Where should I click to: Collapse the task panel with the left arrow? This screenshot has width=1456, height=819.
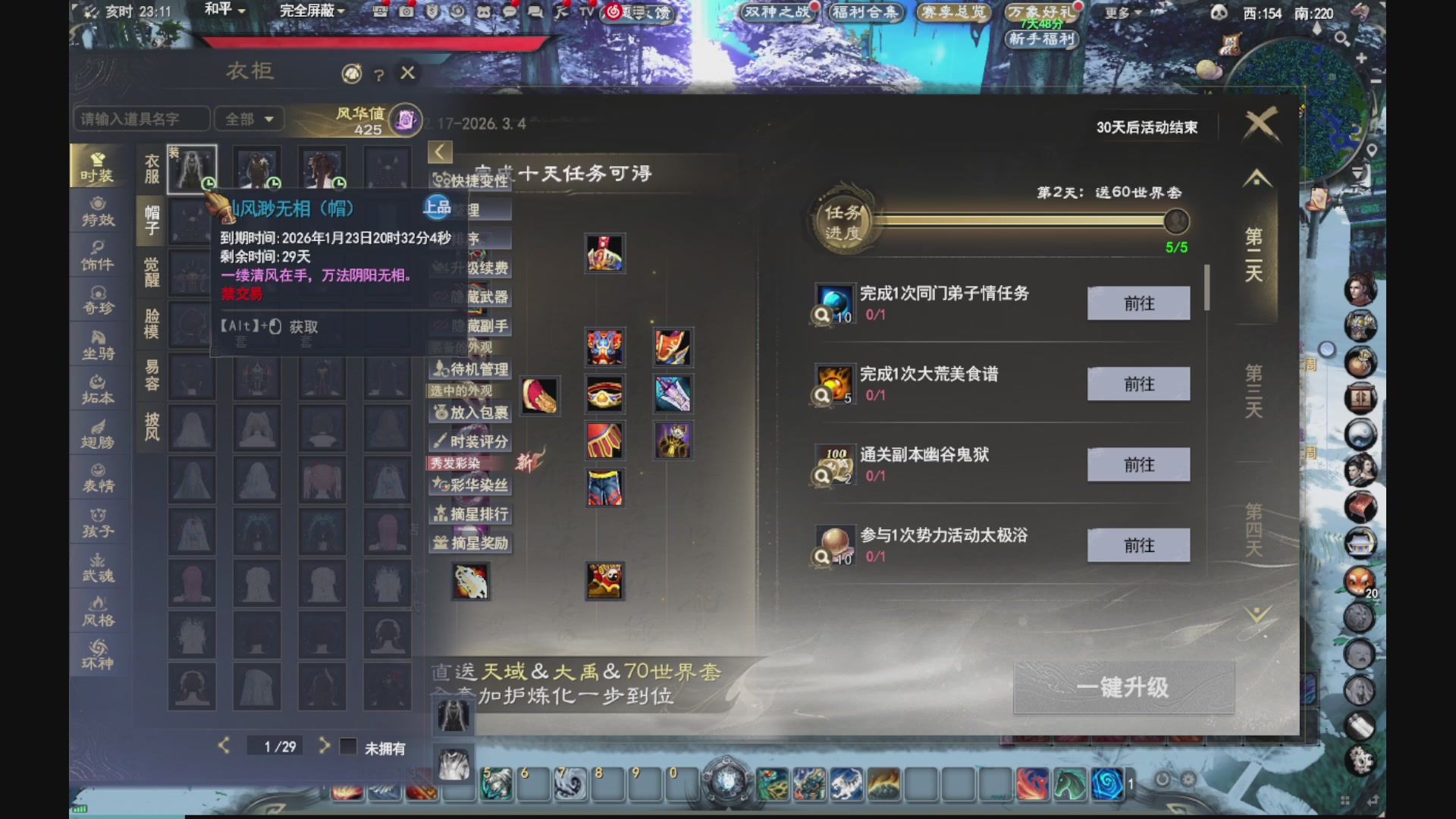point(441,152)
